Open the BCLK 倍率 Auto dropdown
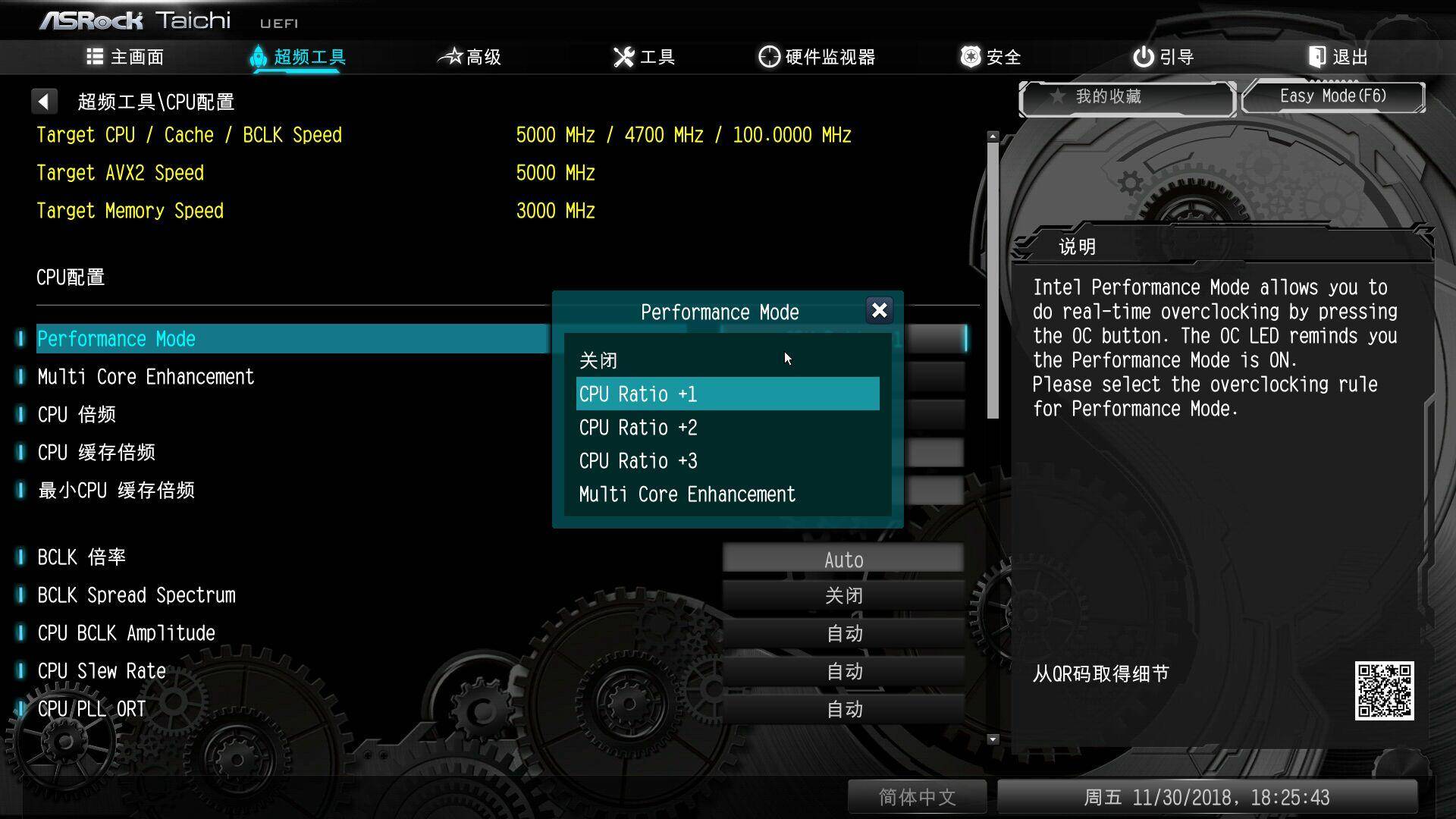Screen dimensions: 1456x819 843,558
